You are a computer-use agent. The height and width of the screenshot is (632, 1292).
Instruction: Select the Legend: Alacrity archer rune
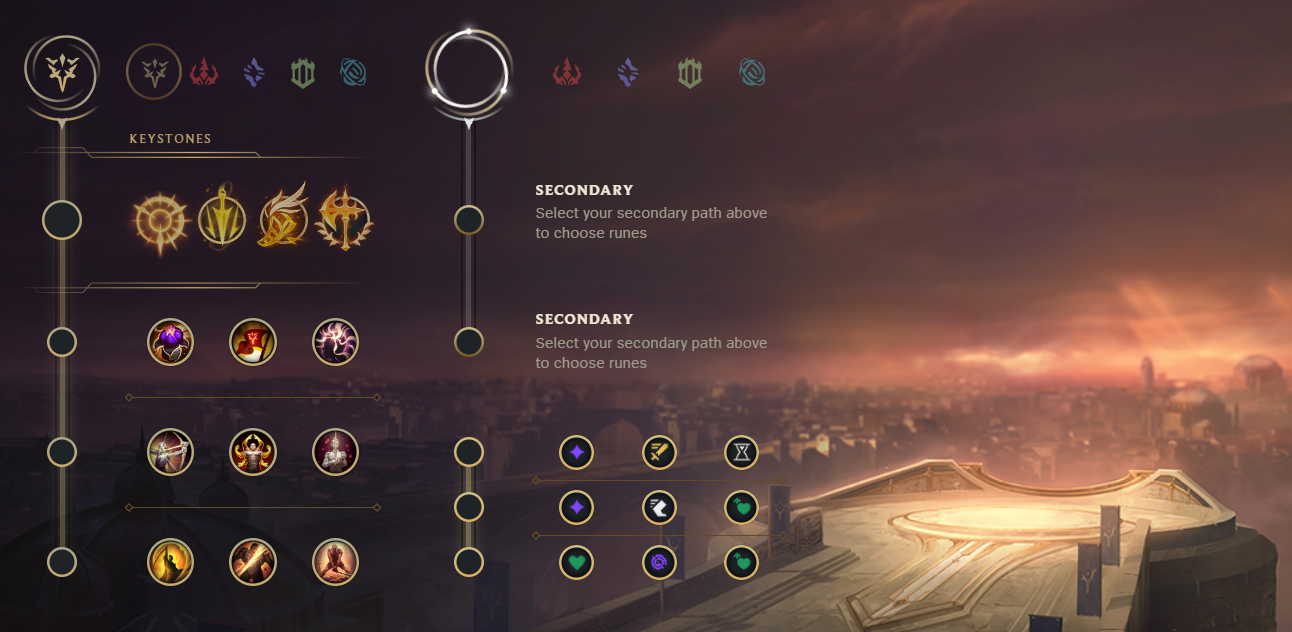[170, 452]
